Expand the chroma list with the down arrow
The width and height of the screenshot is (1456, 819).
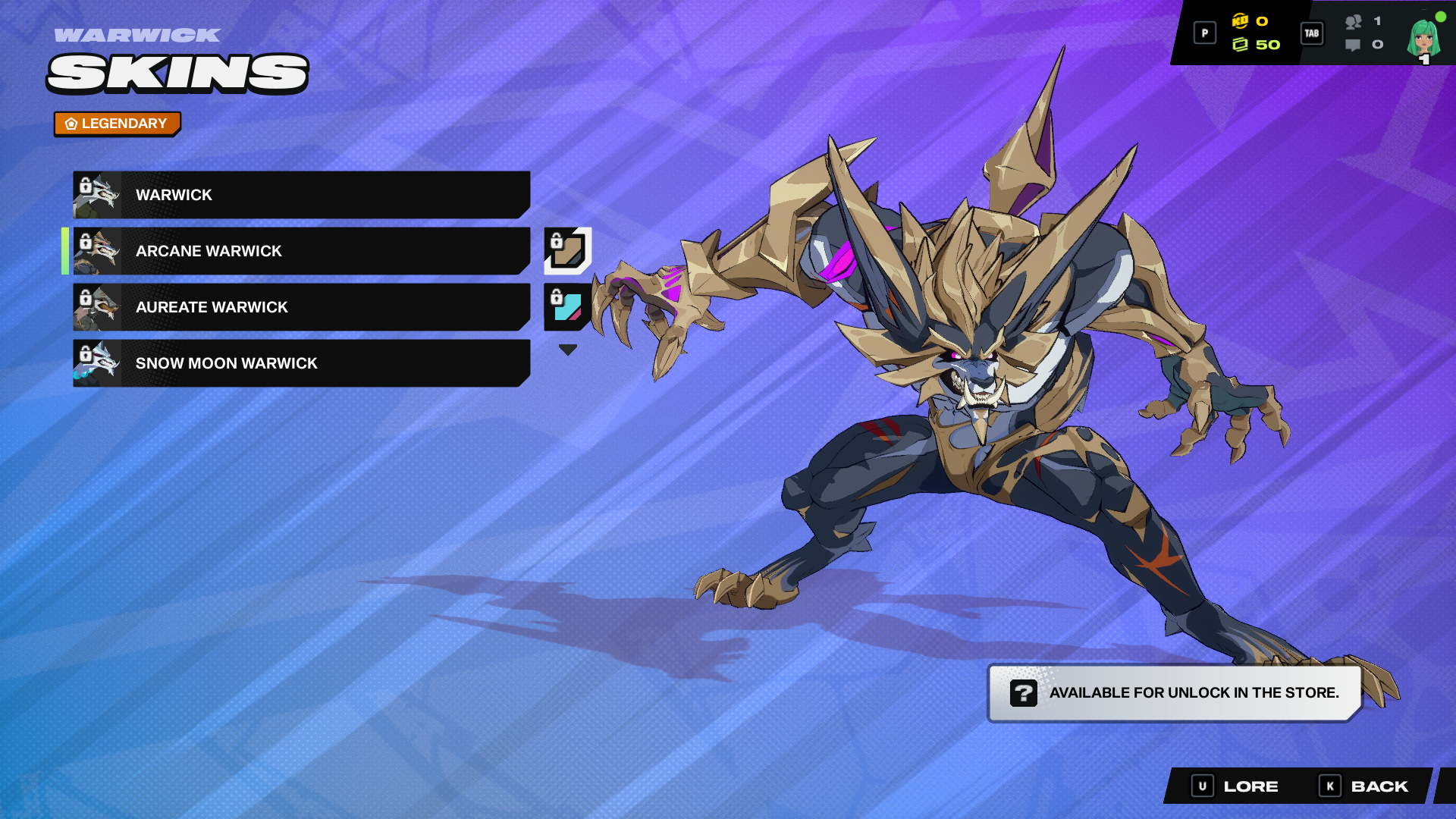click(567, 349)
